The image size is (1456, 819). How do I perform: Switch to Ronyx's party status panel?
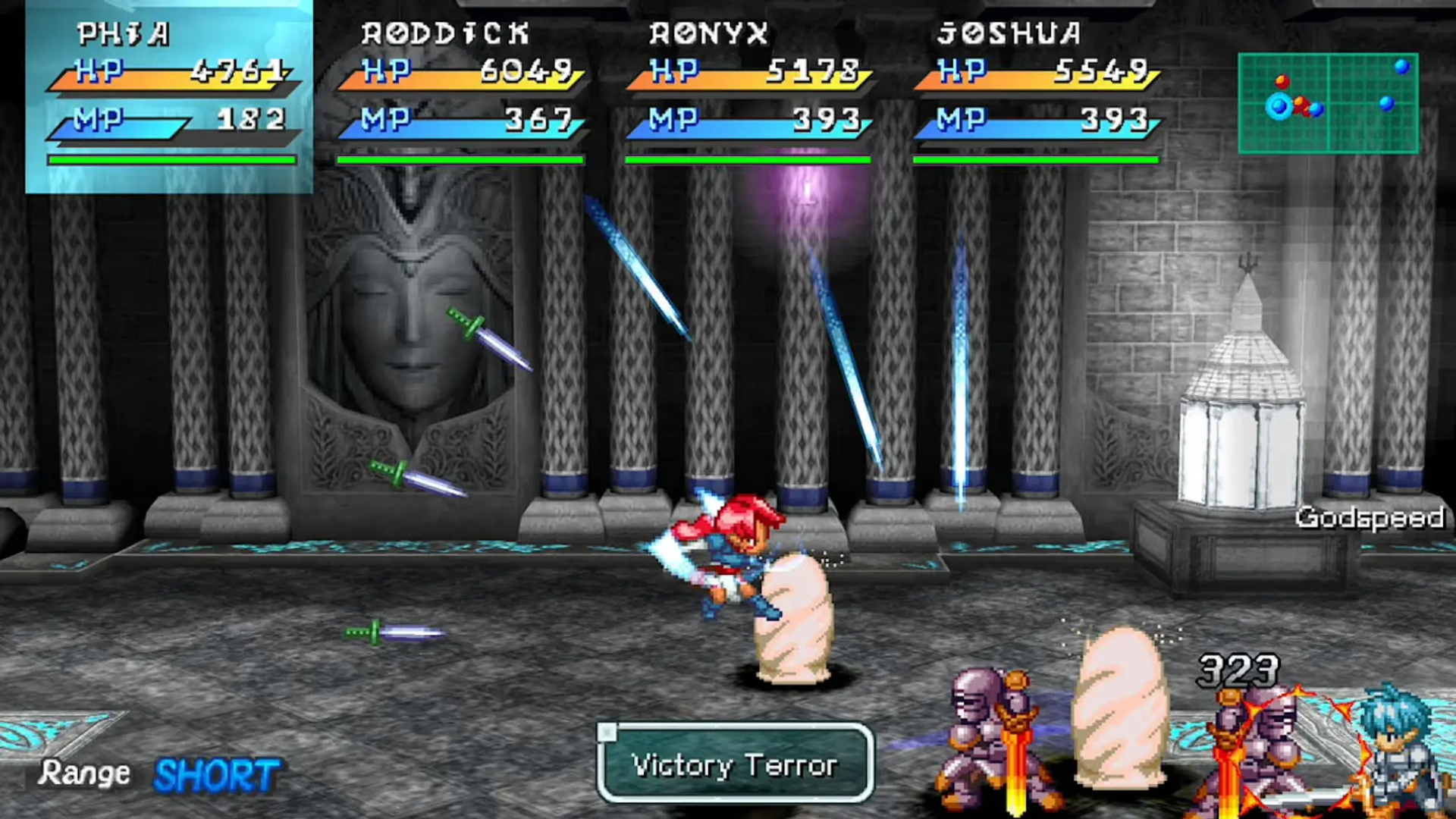coord(748,96)
